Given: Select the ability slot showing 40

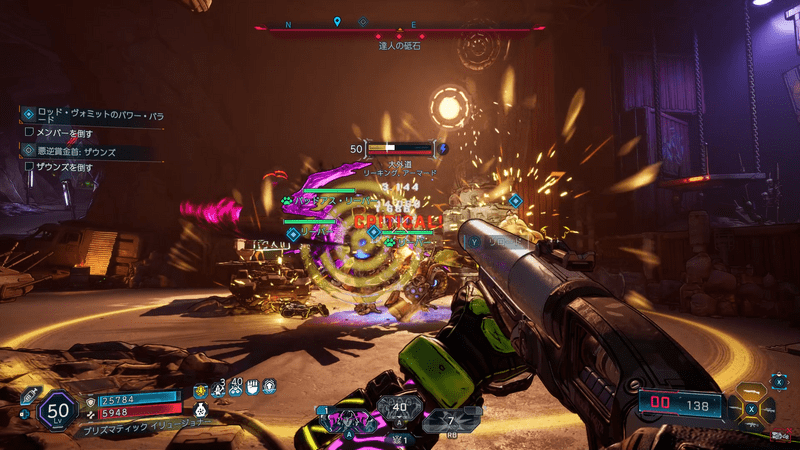Looking at the screenshot, I should click(x=398, y=409).
